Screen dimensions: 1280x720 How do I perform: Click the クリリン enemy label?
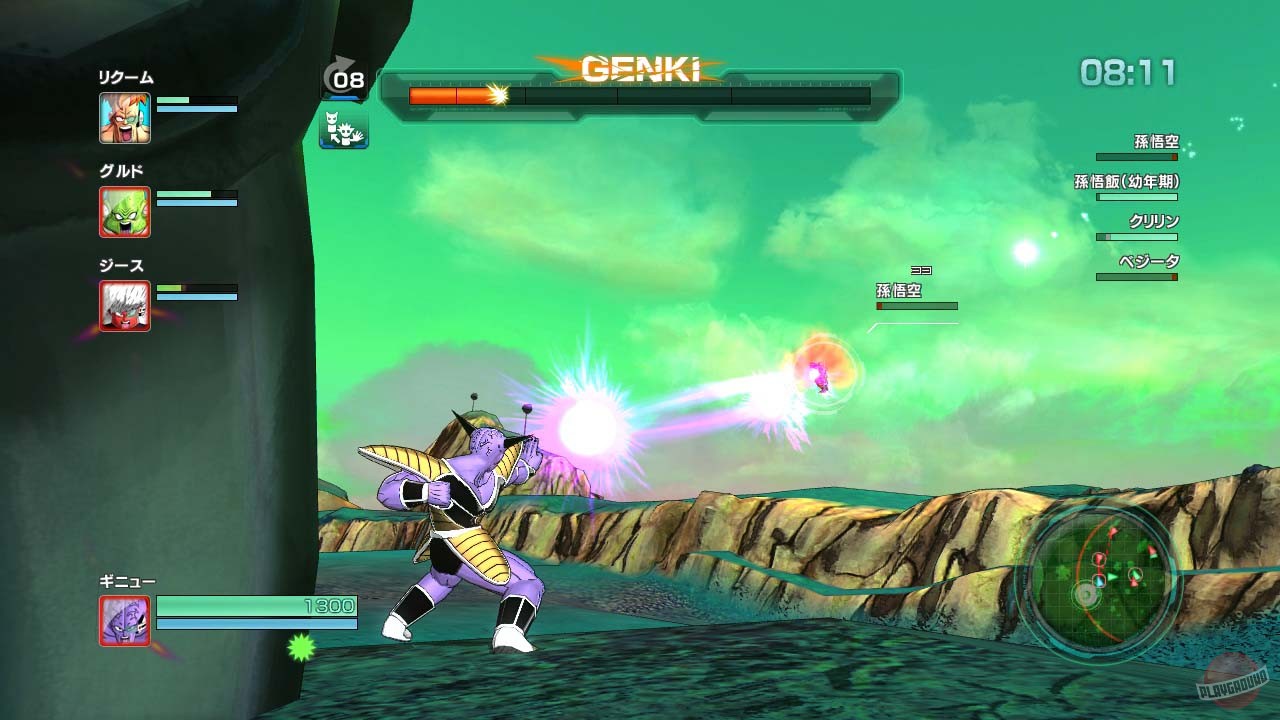1156,219
